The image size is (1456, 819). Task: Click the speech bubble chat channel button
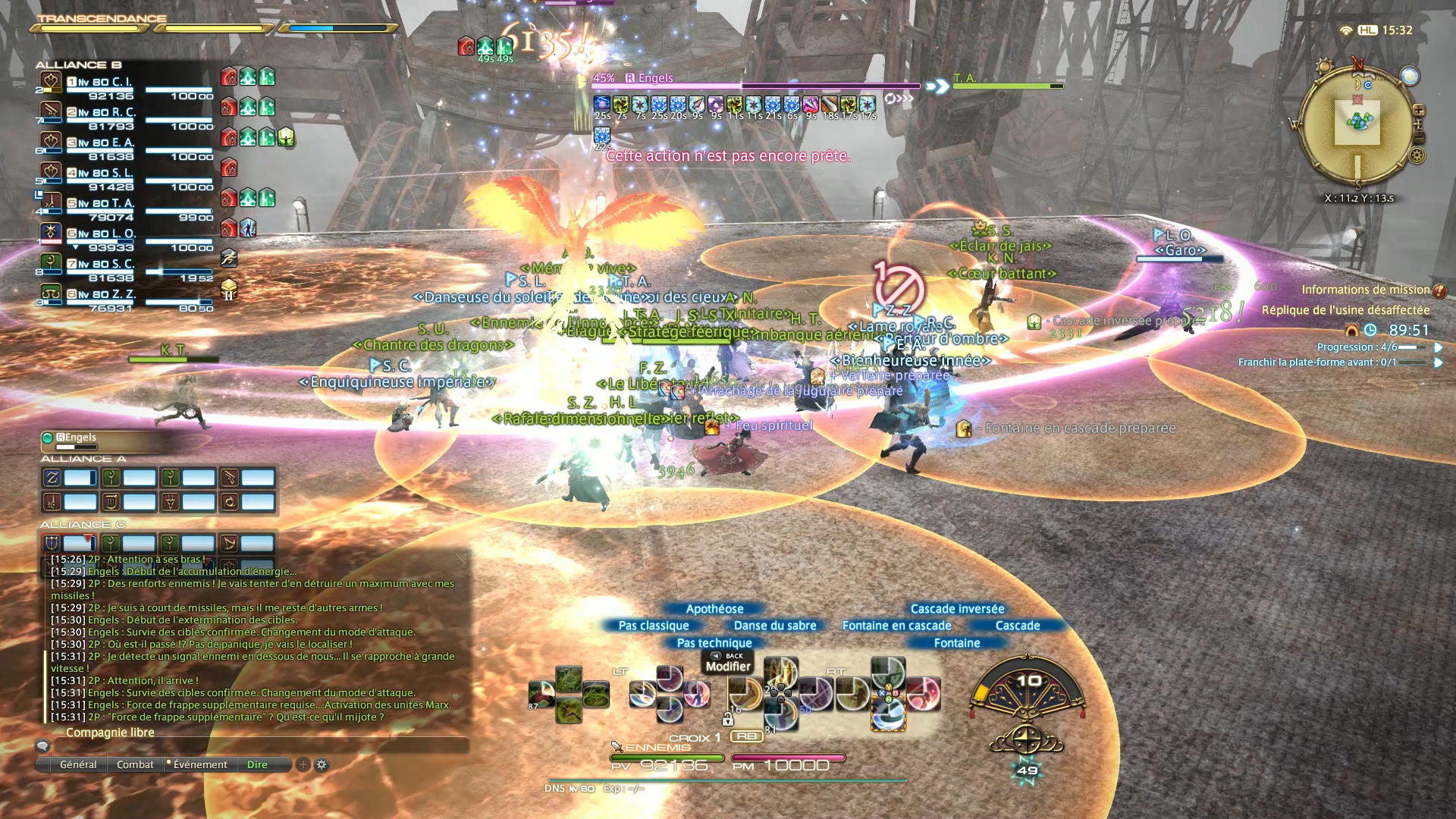tap(43, 746)
